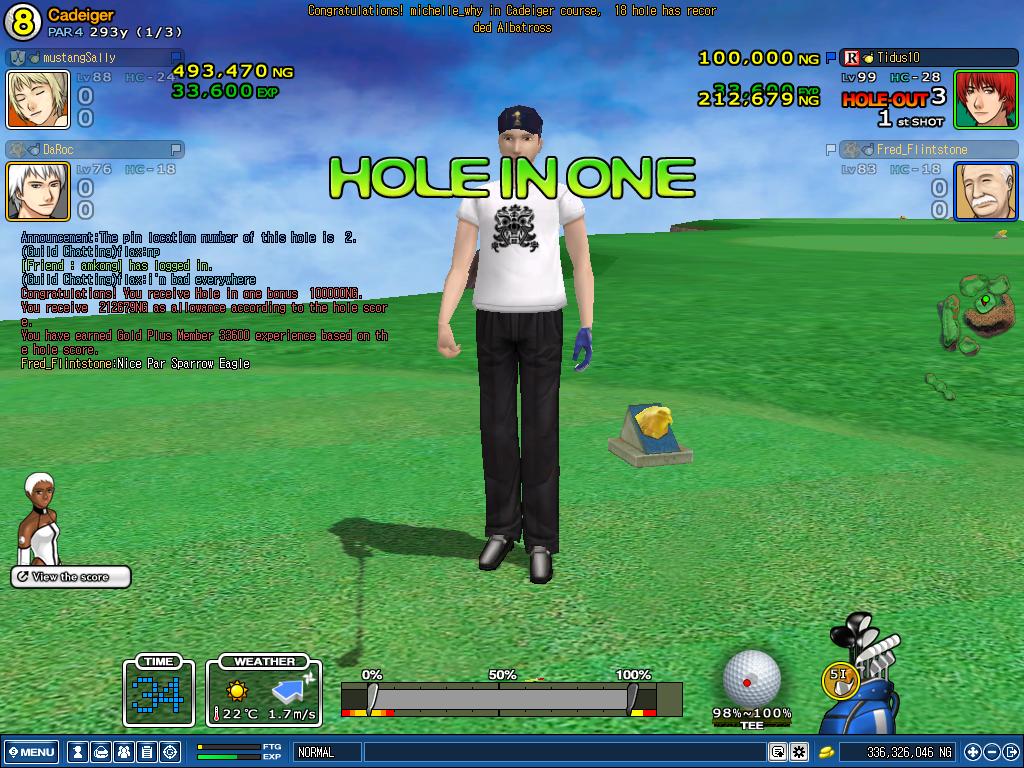Viewport: 1024px width, 768px height.
Task: Open the character profile toolbar icon
Action: tap(79, 752)
